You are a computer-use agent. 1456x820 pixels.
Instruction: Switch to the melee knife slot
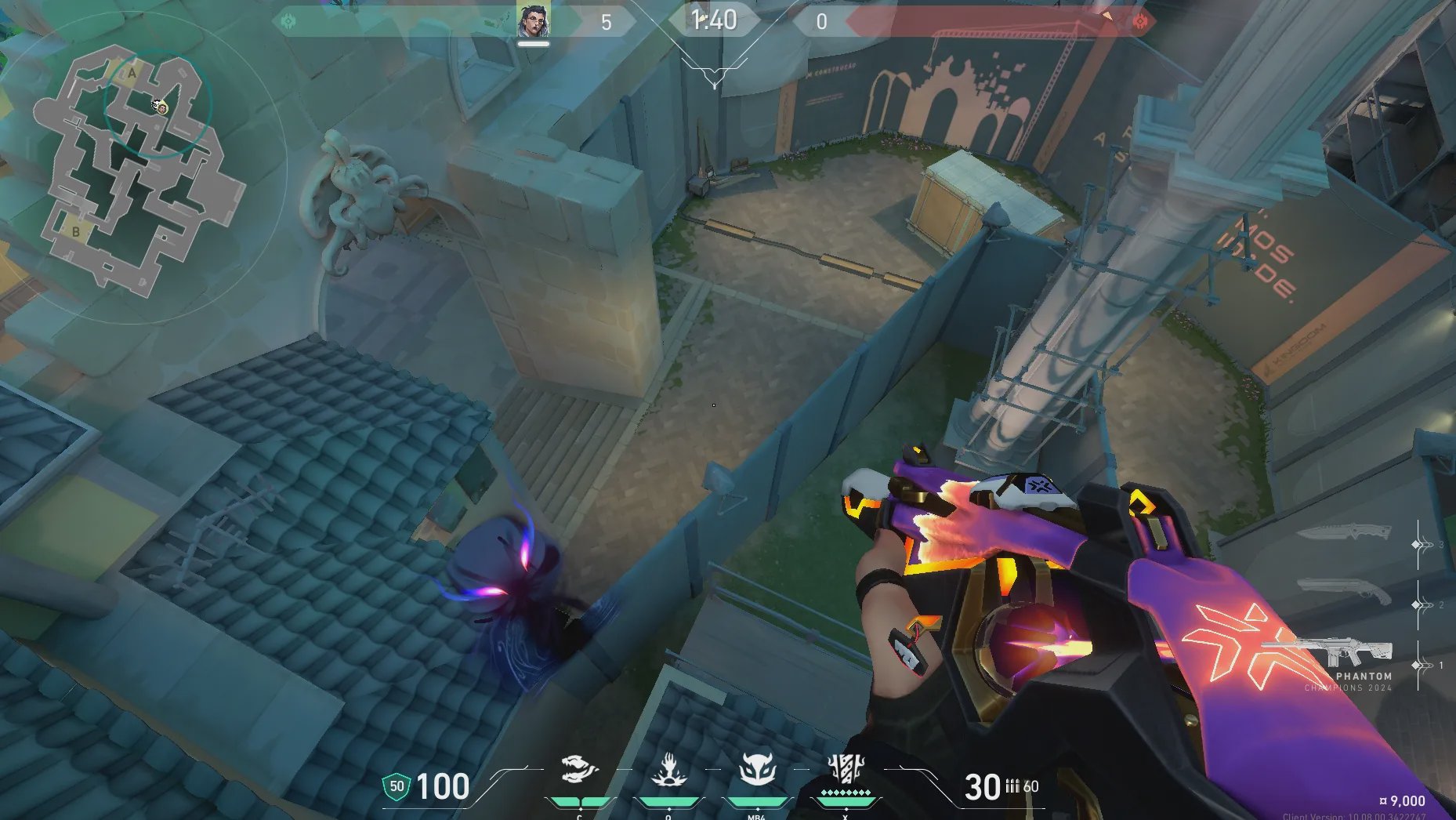coord(1343,534)
